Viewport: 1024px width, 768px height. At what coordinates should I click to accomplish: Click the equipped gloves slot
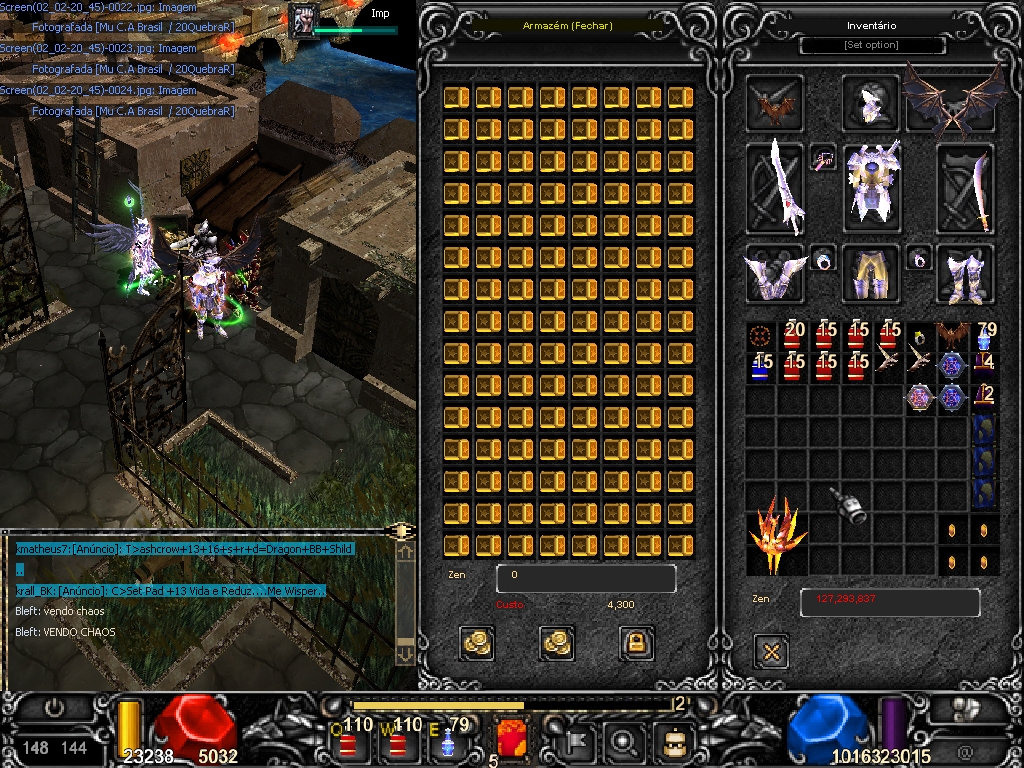775,274
